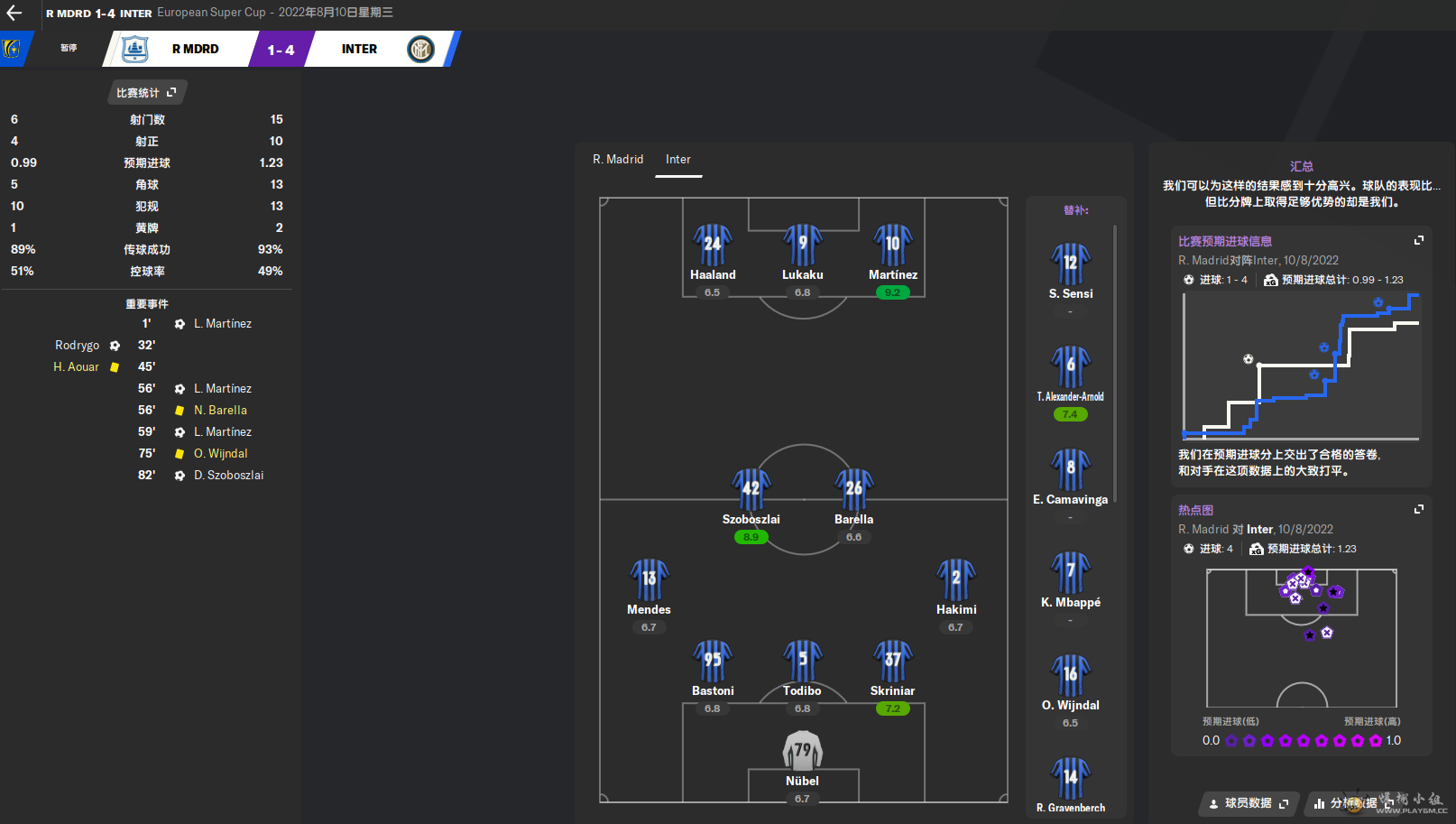Select Haaland's number 24 shirt
The width and height of the screenshot is (1456, 824).
point(713,245)
